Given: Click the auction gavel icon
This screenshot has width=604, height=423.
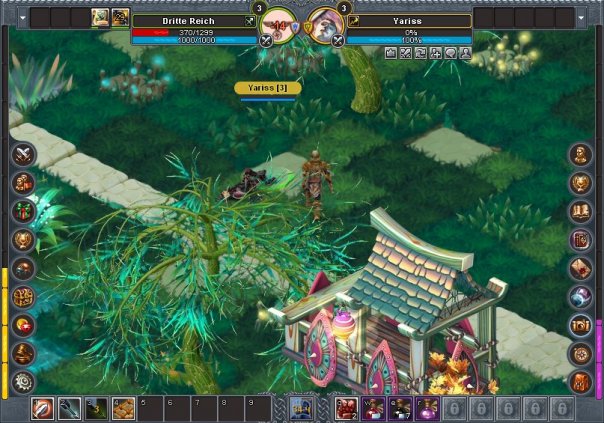Looking at the screenshot, I should coord(24,353).
